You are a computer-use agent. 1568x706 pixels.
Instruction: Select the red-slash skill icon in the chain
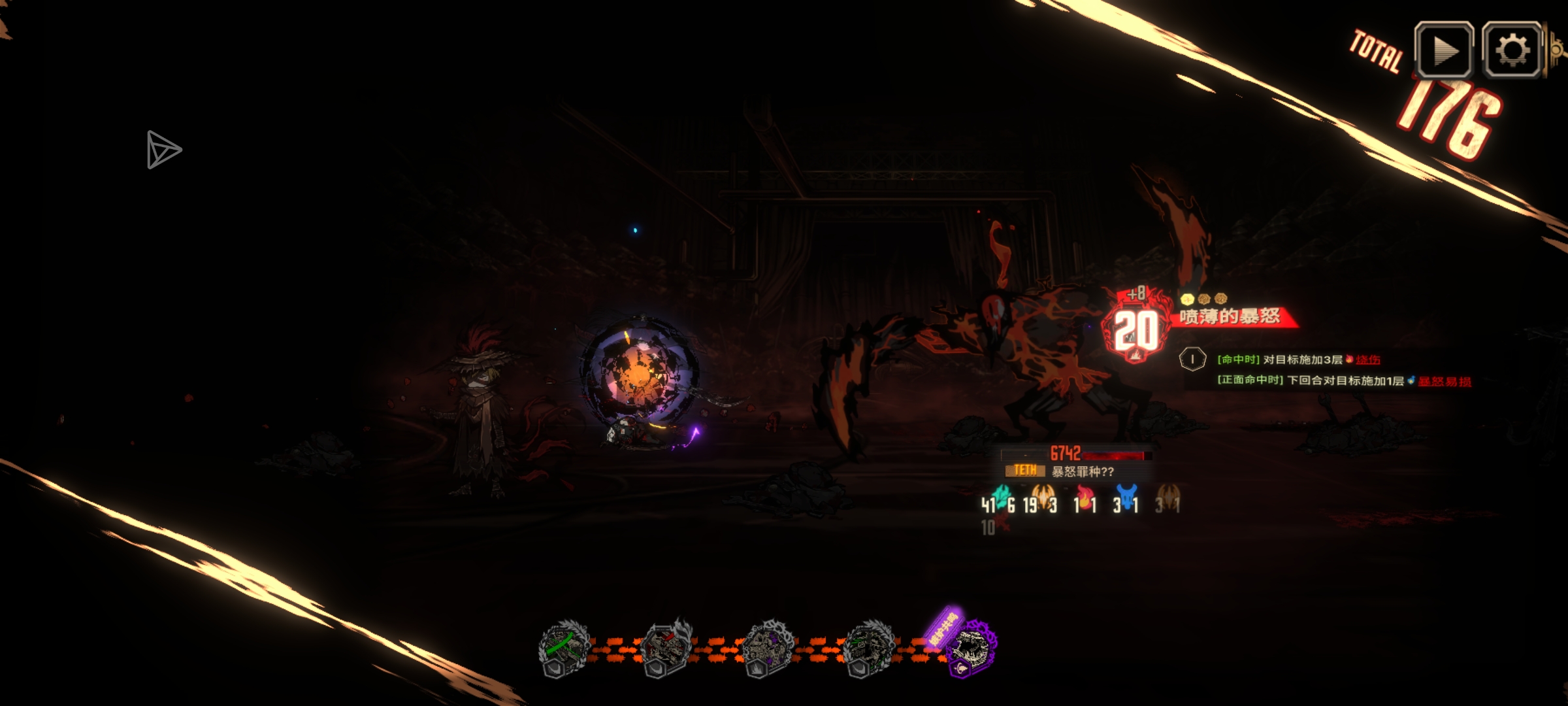point(666,648)
